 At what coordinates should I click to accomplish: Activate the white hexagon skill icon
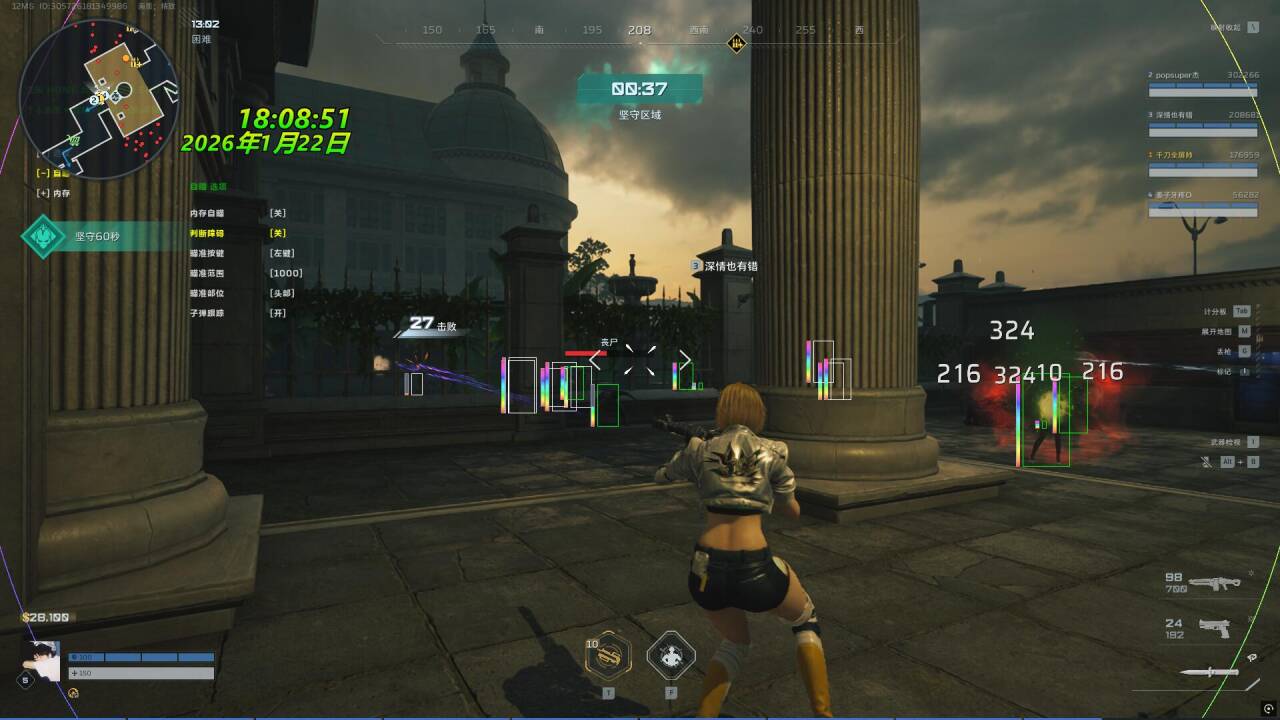click(x=671, y=656)
